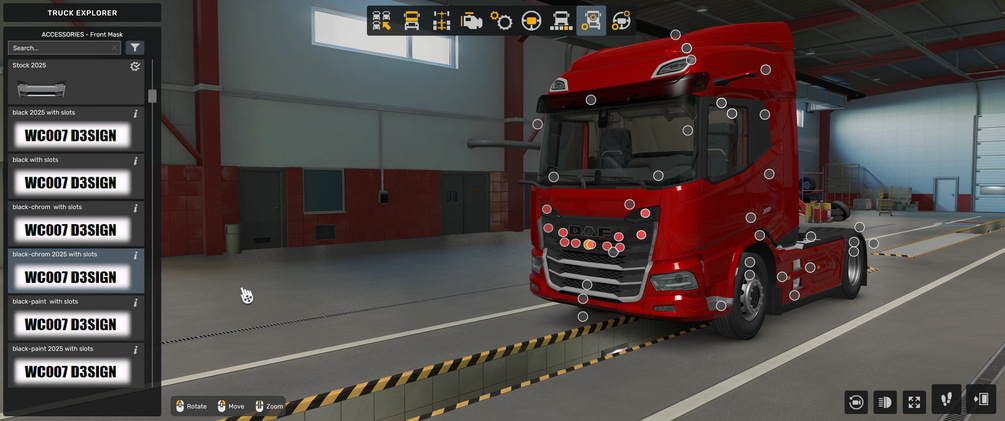Clear the search box with the X
The image size is (1005, 421).
click(x=115, y=47)
